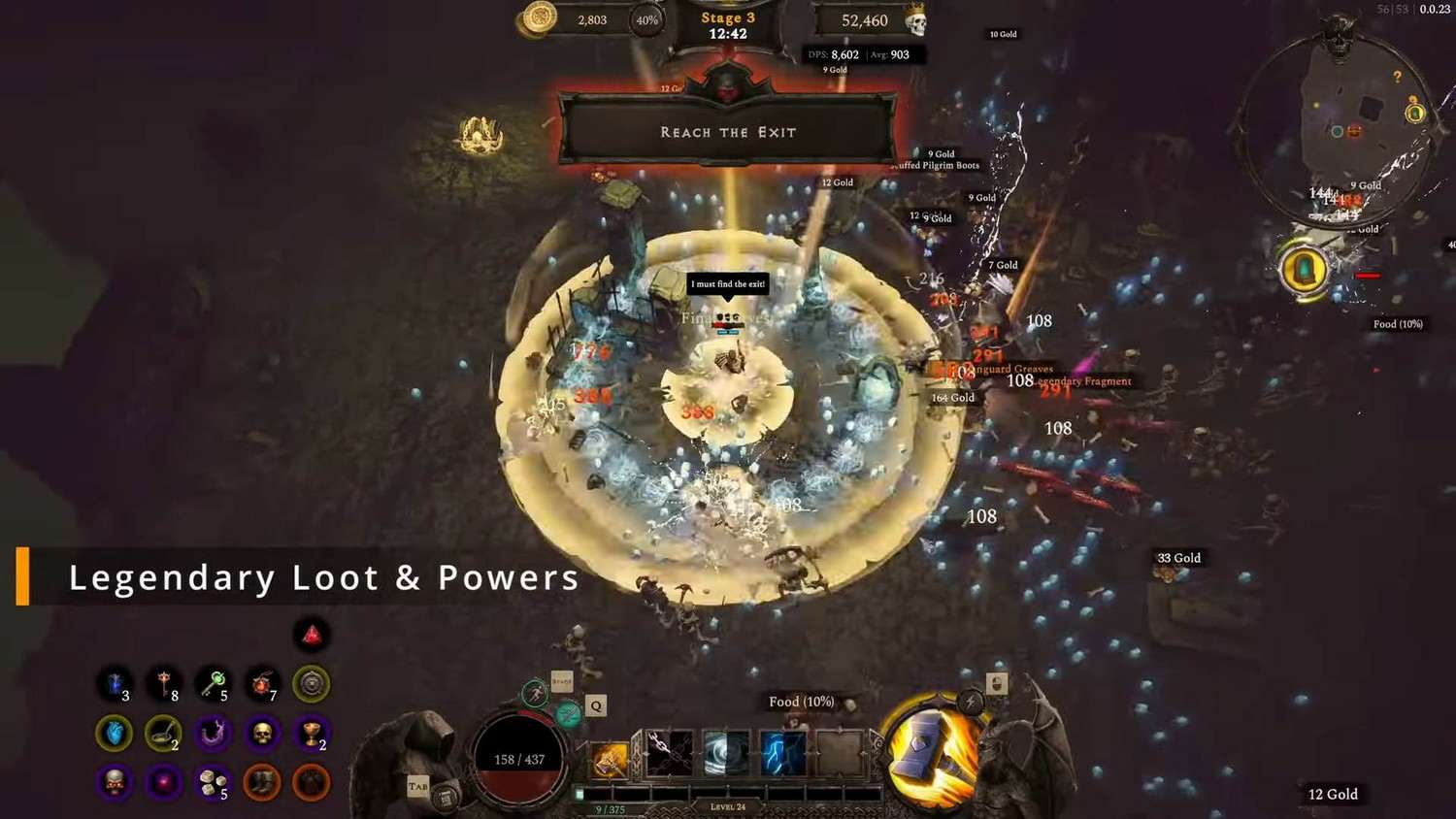
Task: Select the golden chalice power icon
Action: [x=312, y=734]
